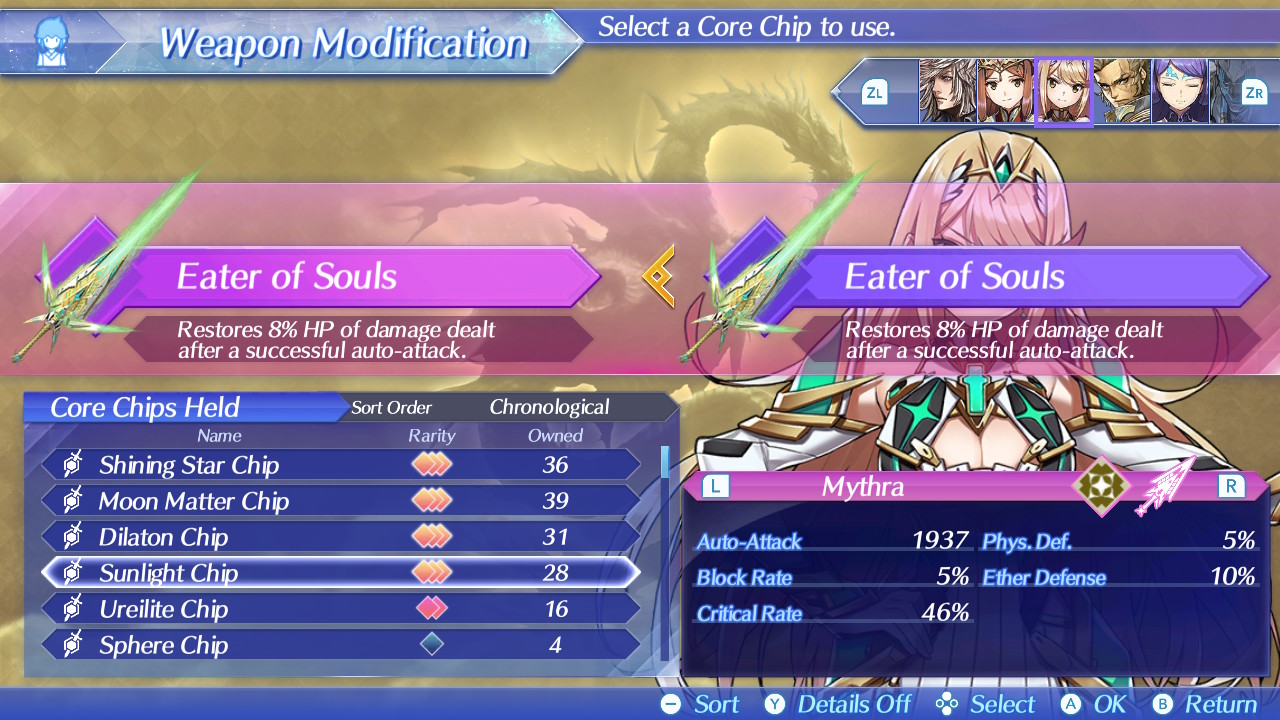
Task: Select the Sphere Chip row
Action: (x=340, y=645)
